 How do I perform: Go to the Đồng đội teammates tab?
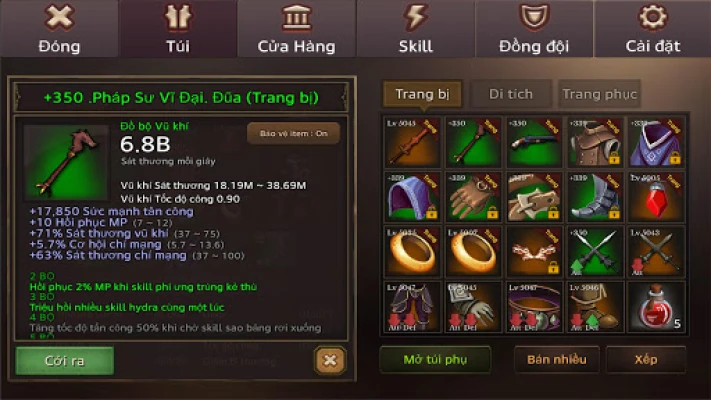coord(533,29)
